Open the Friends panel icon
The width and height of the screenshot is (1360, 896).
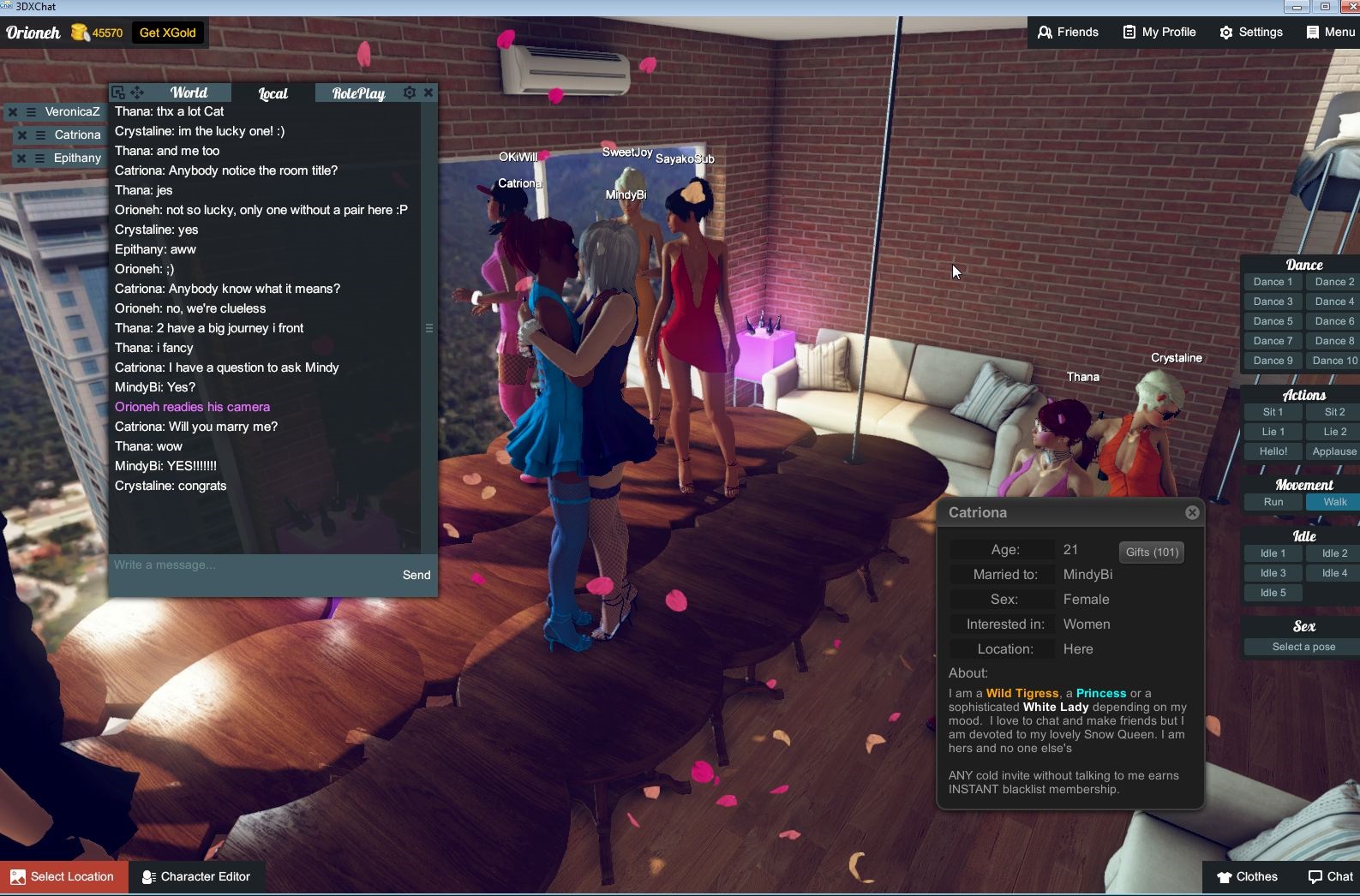click(1045, 32)
